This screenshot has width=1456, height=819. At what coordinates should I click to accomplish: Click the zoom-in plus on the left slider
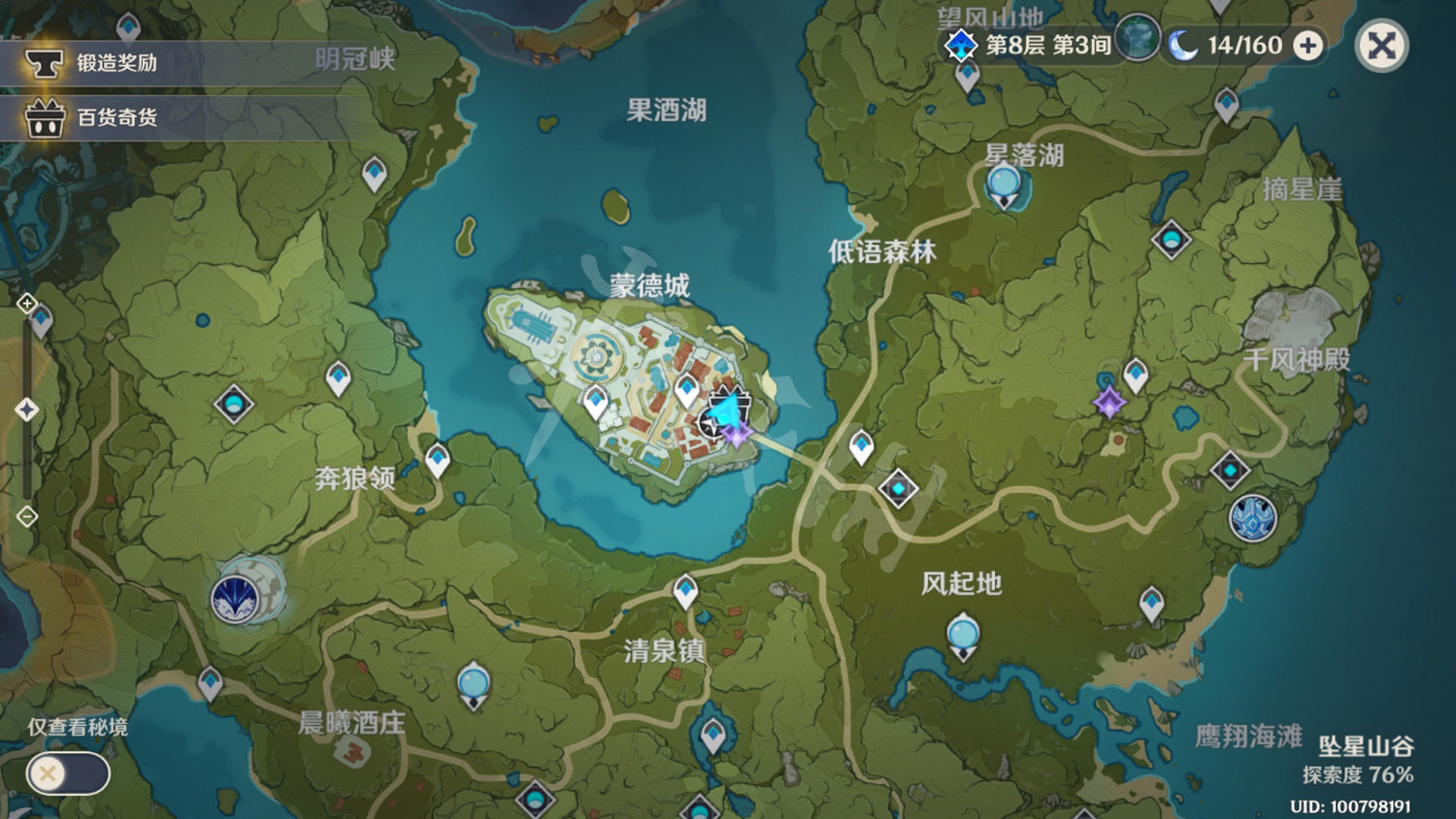(x=25, y=303)
